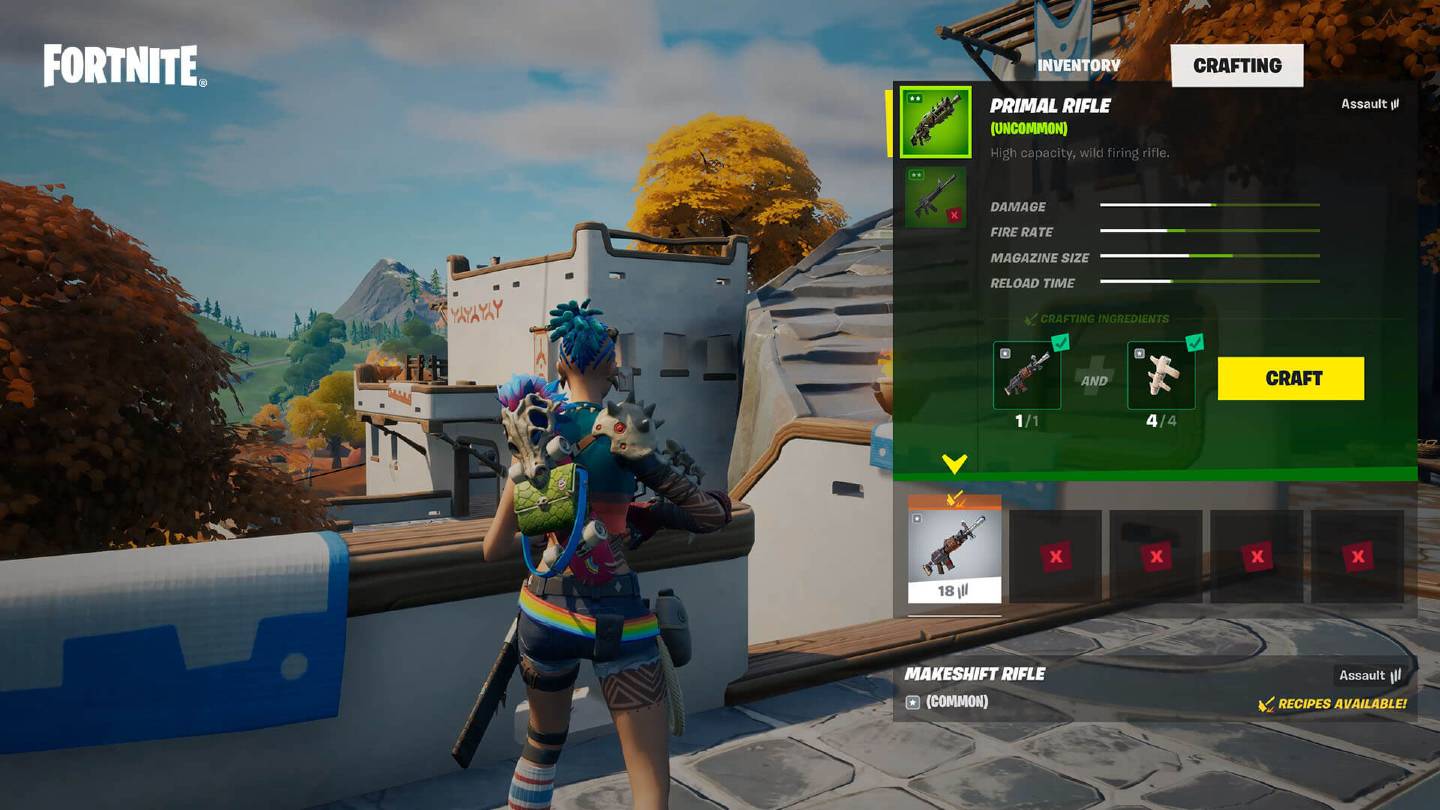
Task: Switch to the Inventory tab
Action: (1078, 66)
